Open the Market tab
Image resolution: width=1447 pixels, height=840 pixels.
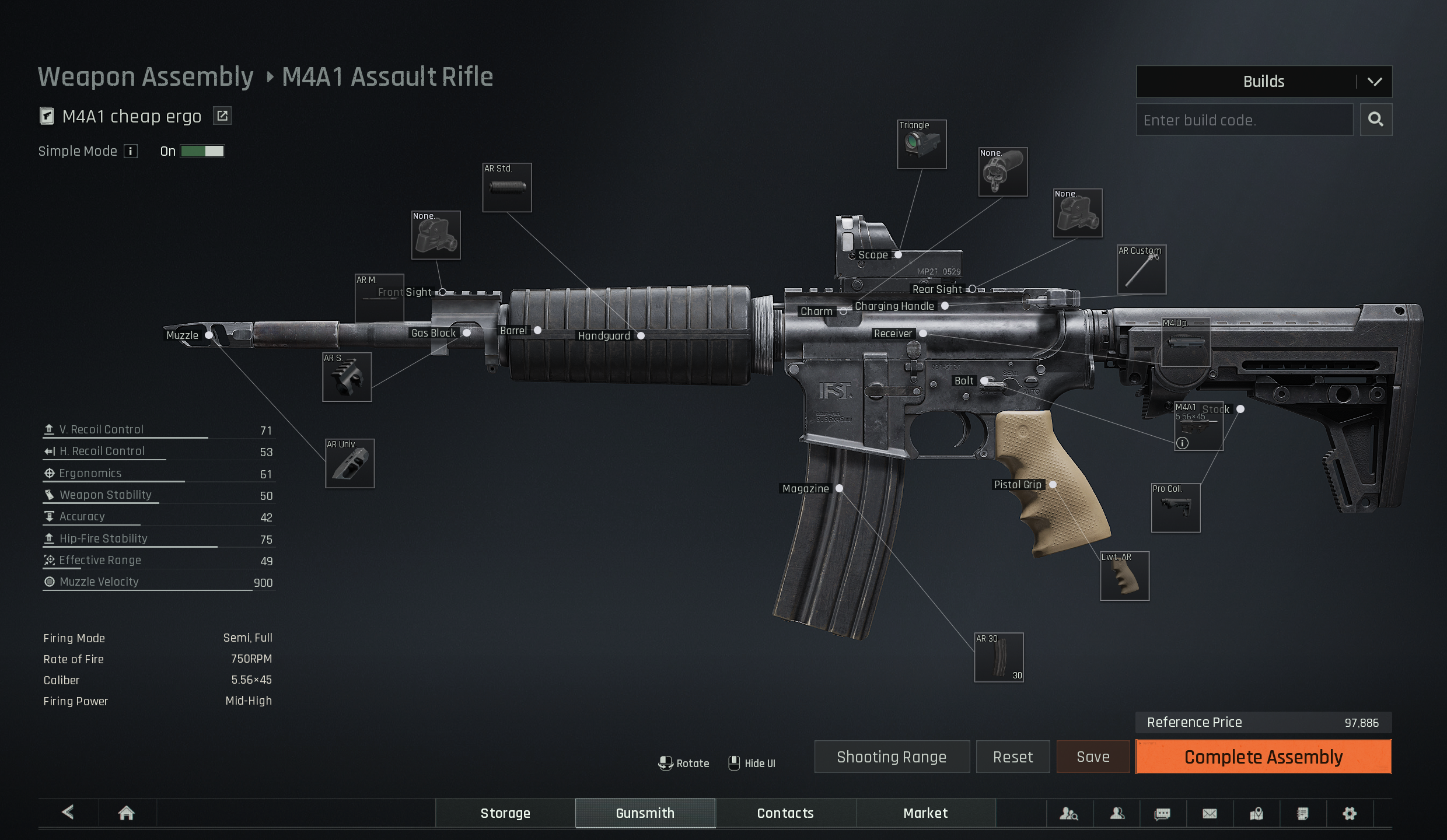[925, 813]
